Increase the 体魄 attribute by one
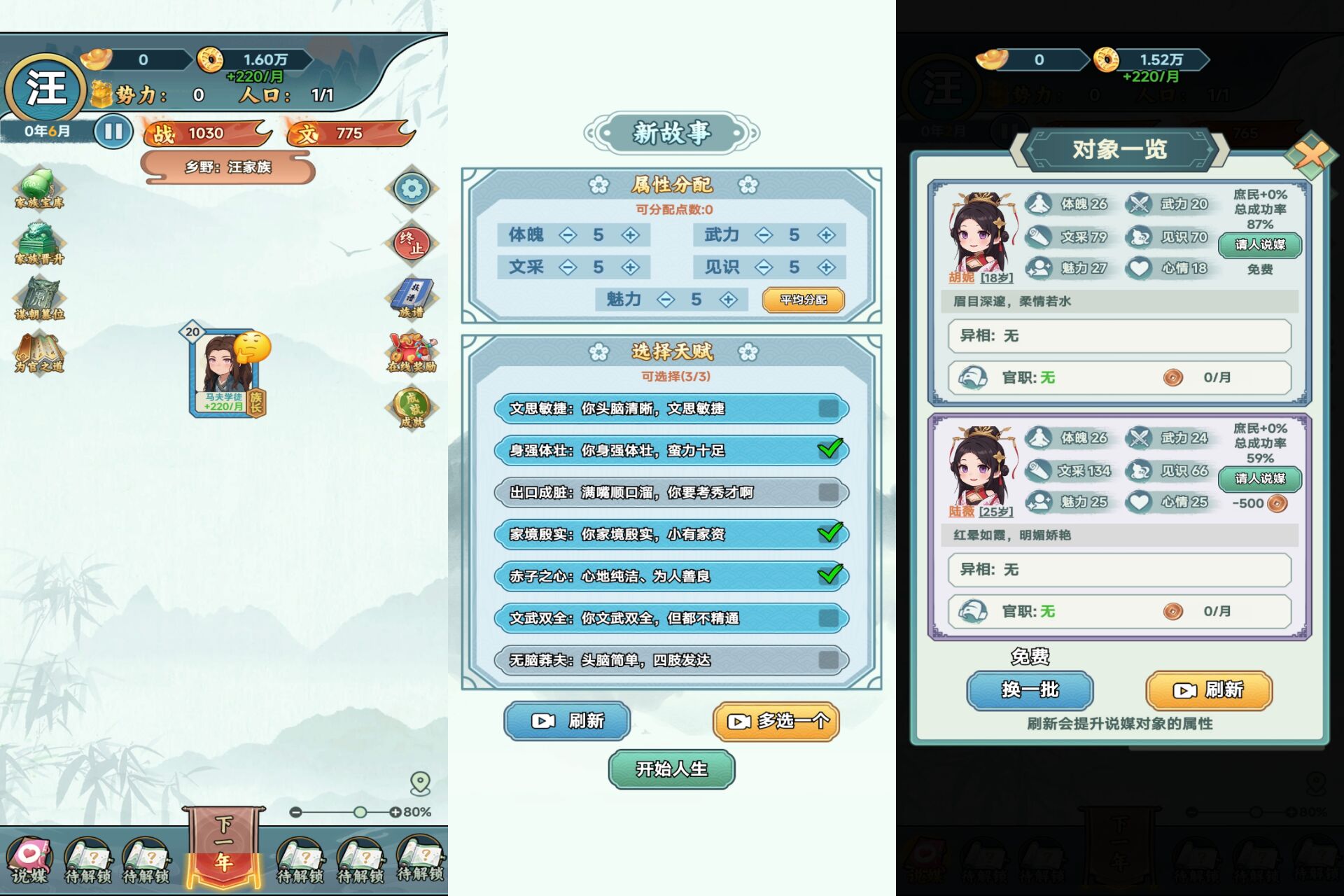 pos(631,235)
